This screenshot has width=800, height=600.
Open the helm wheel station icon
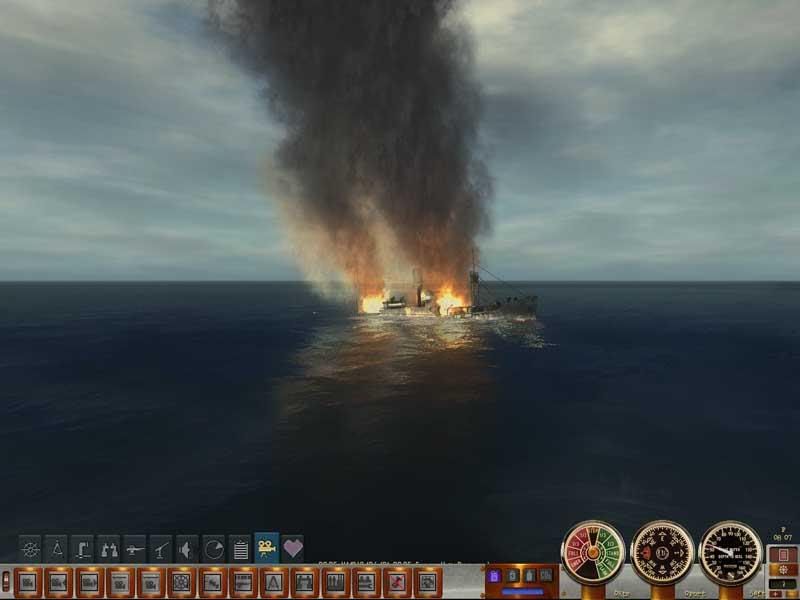[31, 548]
